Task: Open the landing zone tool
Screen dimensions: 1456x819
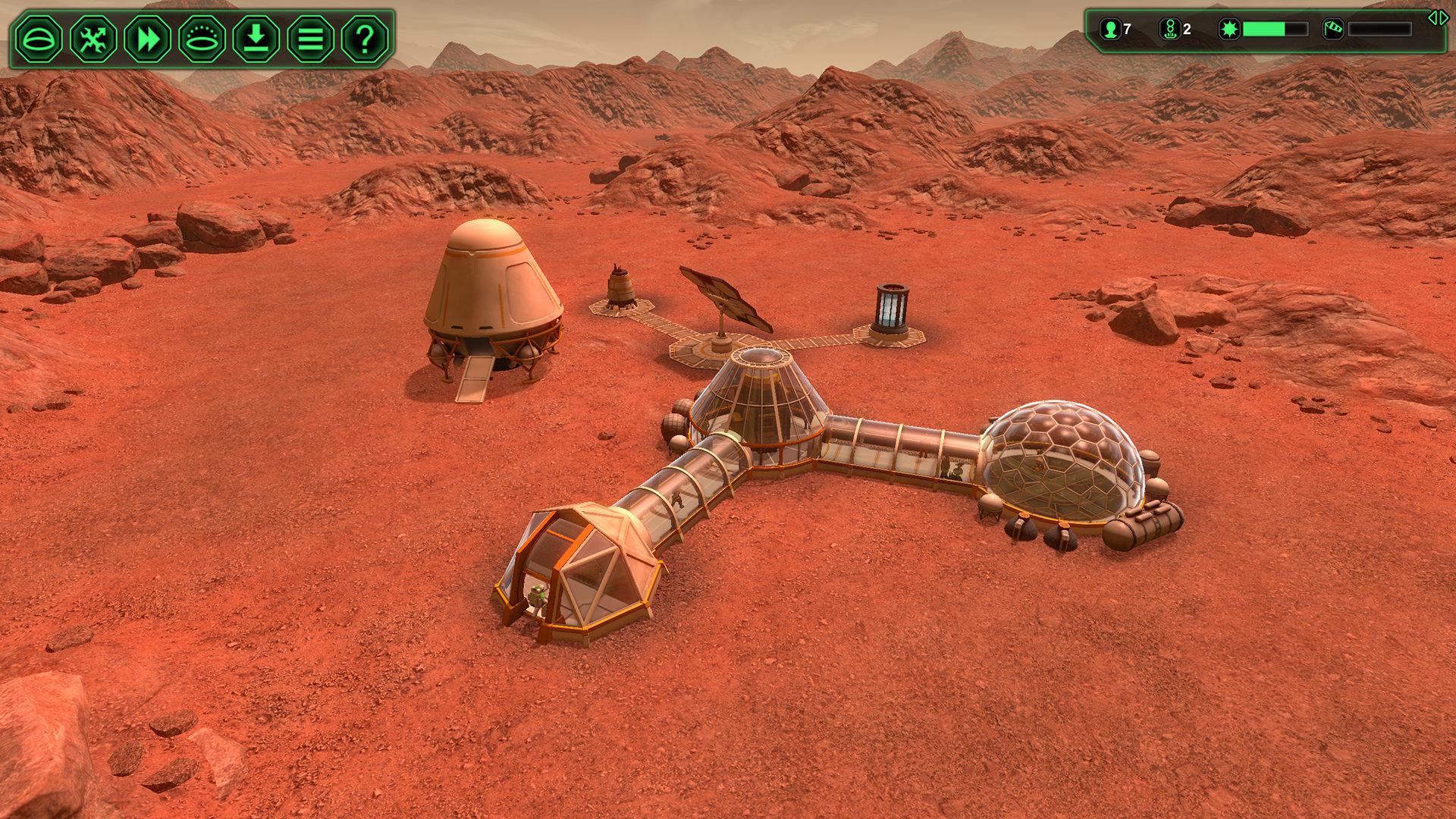Action: pos(202,36)
